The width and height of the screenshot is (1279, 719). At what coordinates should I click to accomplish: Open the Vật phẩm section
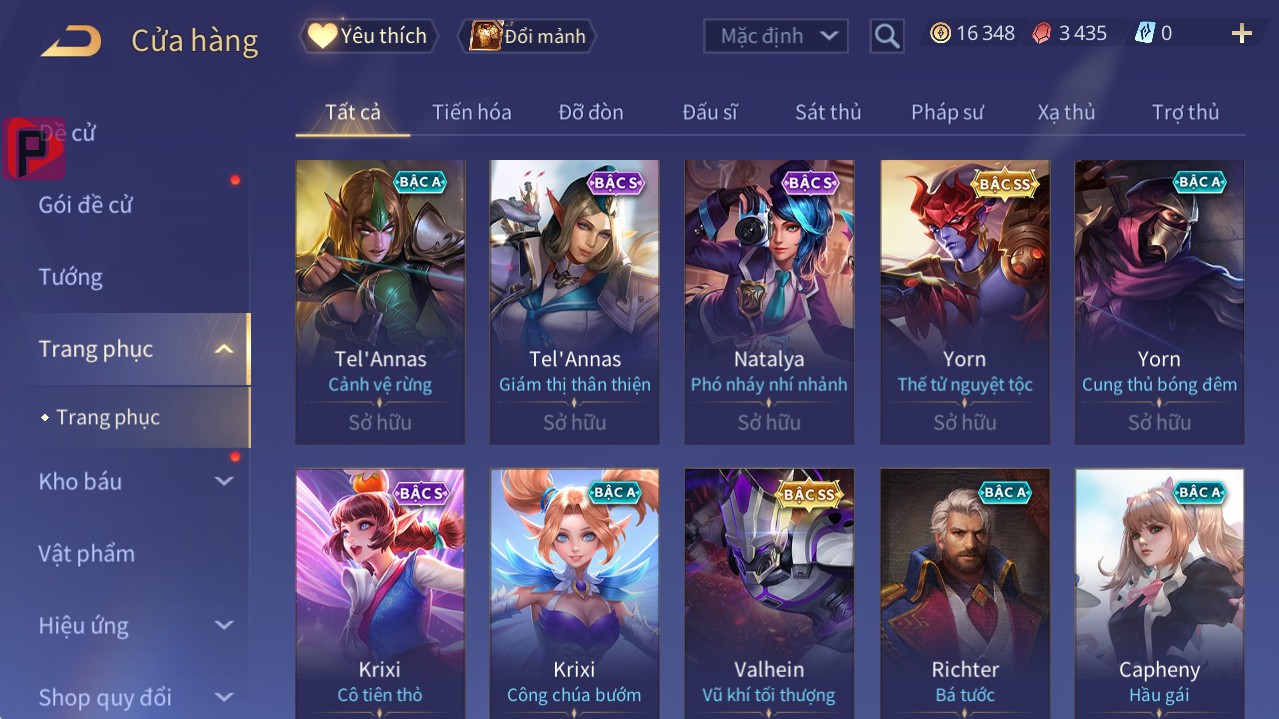pos(86,553)
